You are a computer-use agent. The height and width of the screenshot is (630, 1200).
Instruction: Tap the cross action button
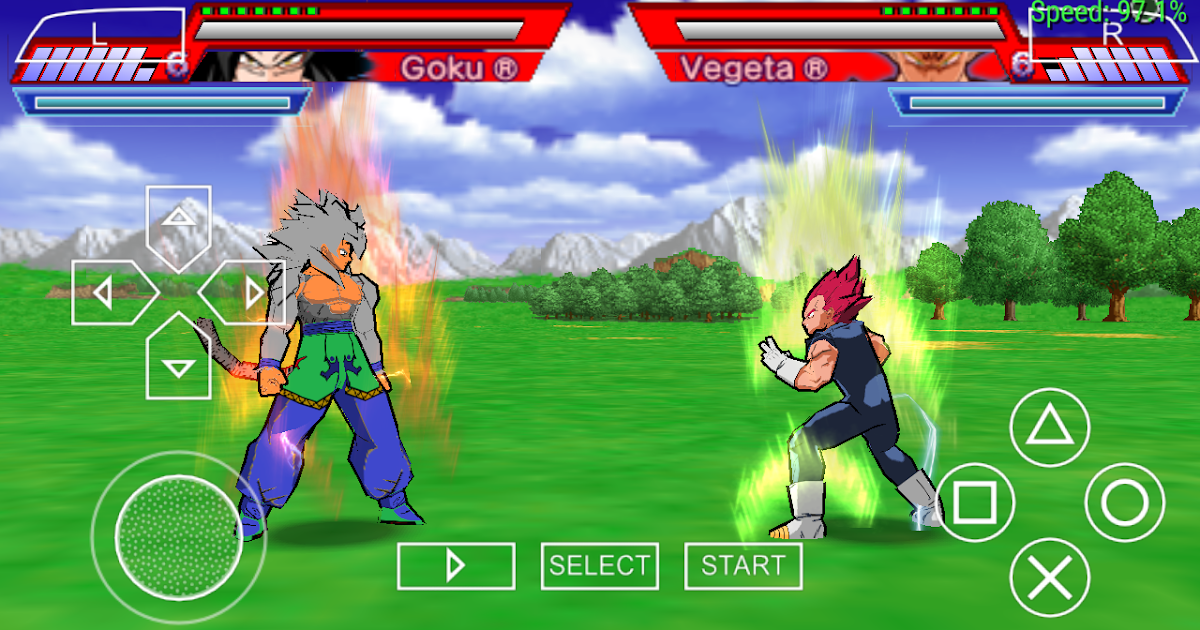pyautogui.click(x=1049, y=577)
